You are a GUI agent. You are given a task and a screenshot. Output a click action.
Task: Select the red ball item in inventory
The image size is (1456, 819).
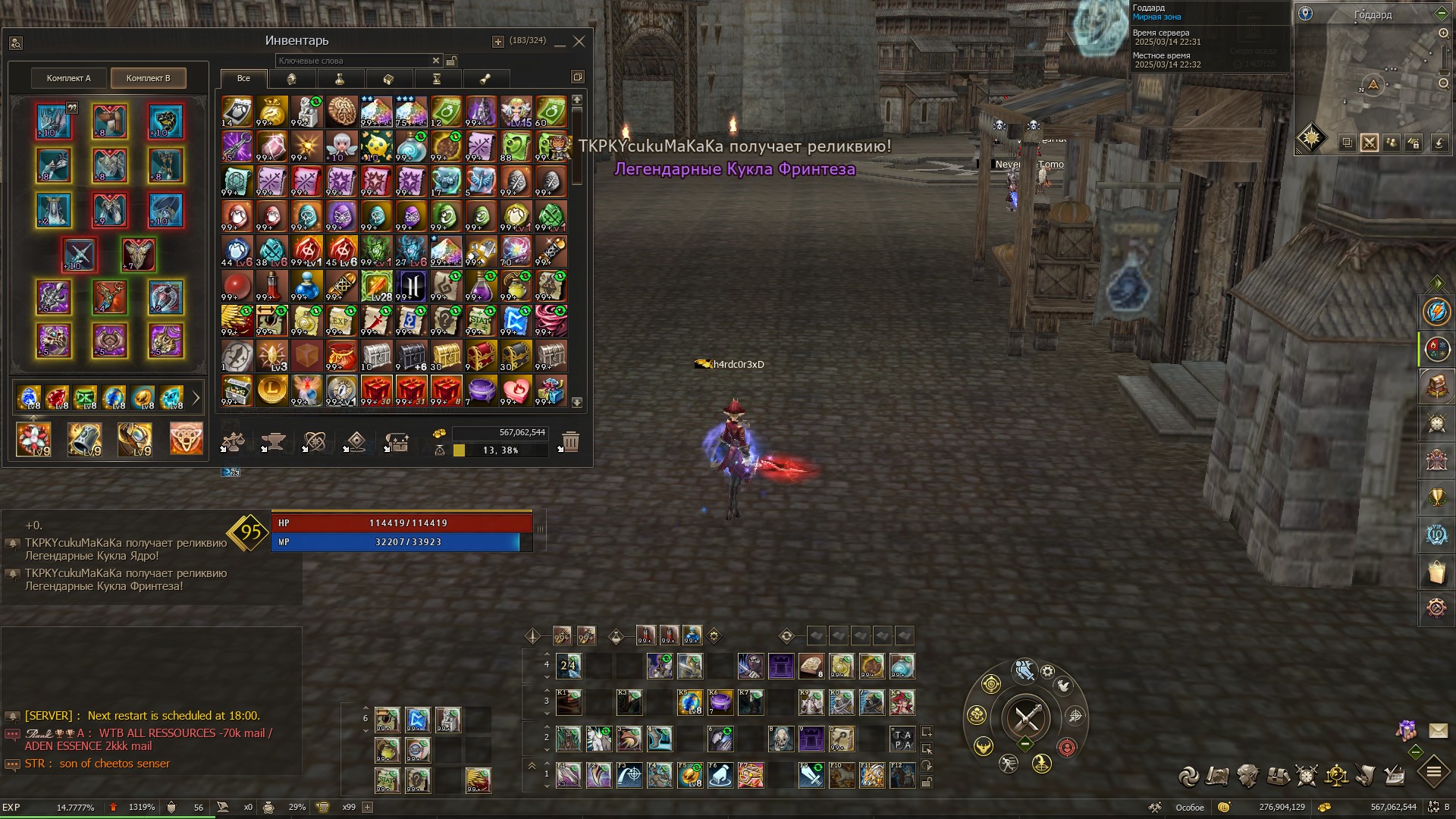click(237, 286)
